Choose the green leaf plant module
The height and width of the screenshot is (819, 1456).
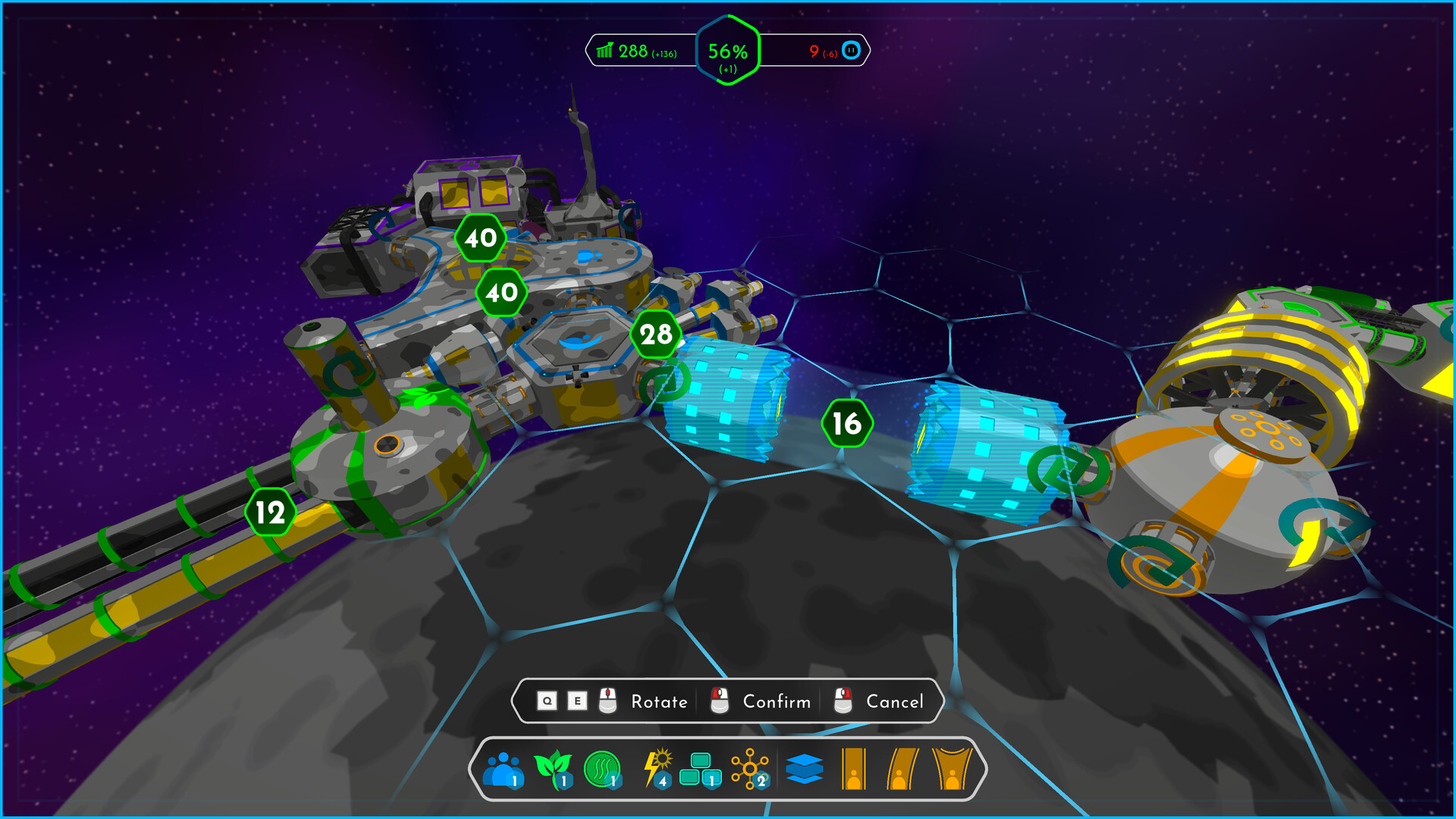tap(553, 769)
